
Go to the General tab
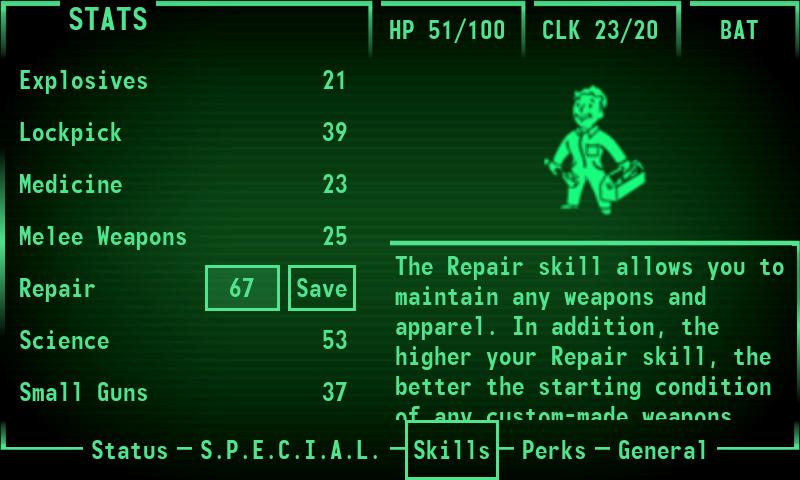pyautogui.click(x=662, y=451)
